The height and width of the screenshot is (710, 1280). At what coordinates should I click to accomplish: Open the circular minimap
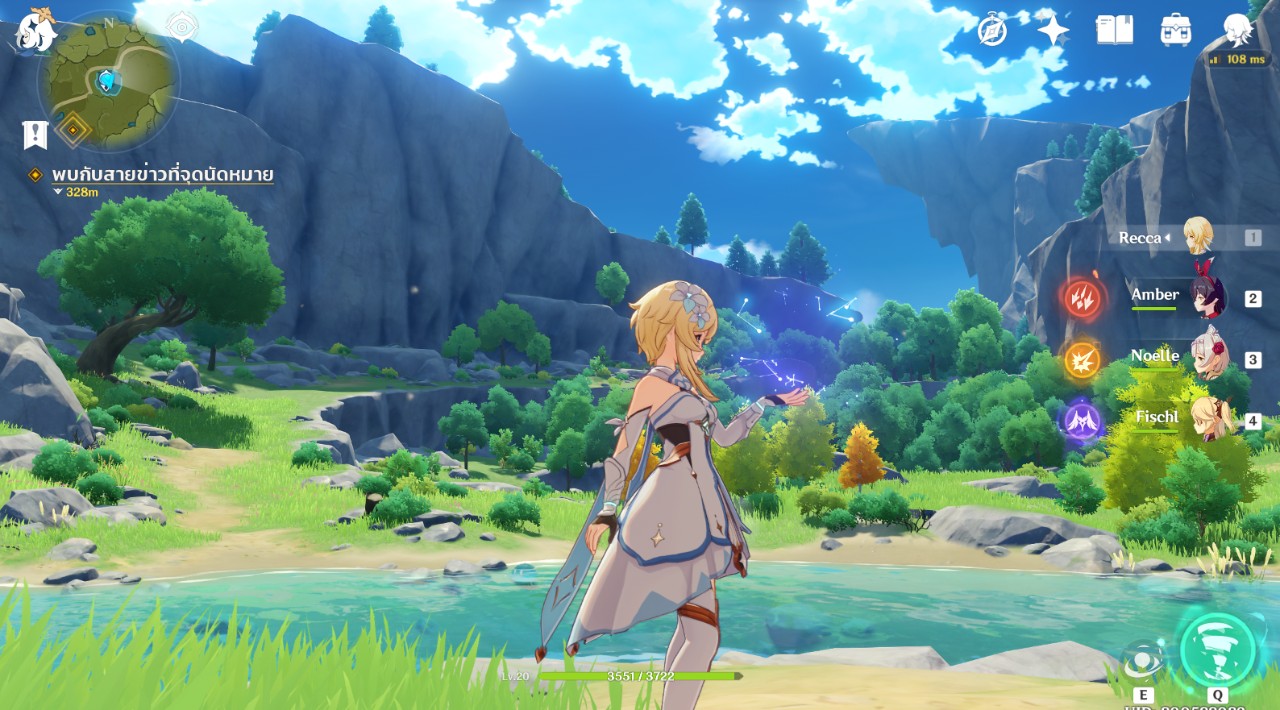coord(108,80)
